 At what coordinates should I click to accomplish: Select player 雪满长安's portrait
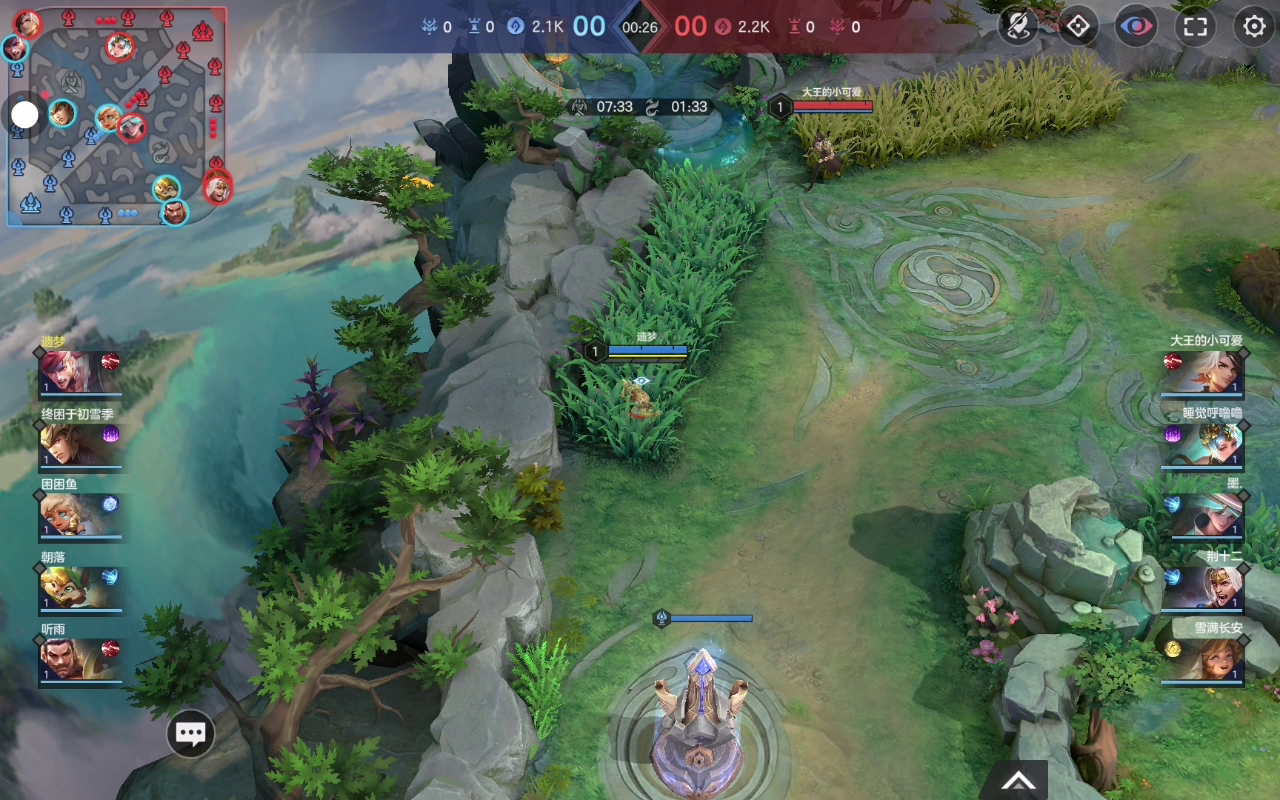tap(1203, 660)
